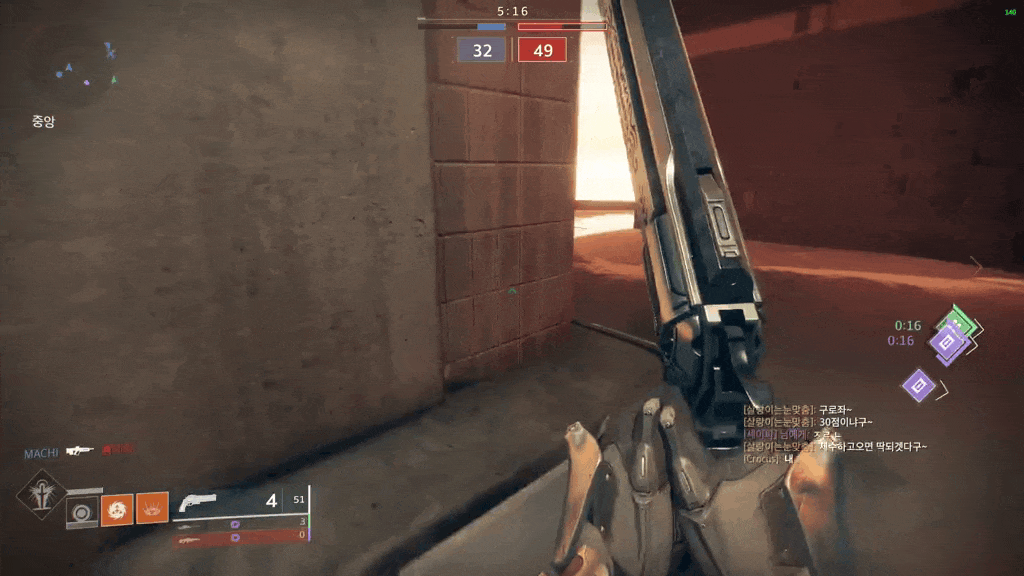The height and width of the screenshot is (576, 1024).
Task: Activate the super ability diamond icon
Action: [x=42, y=493]
